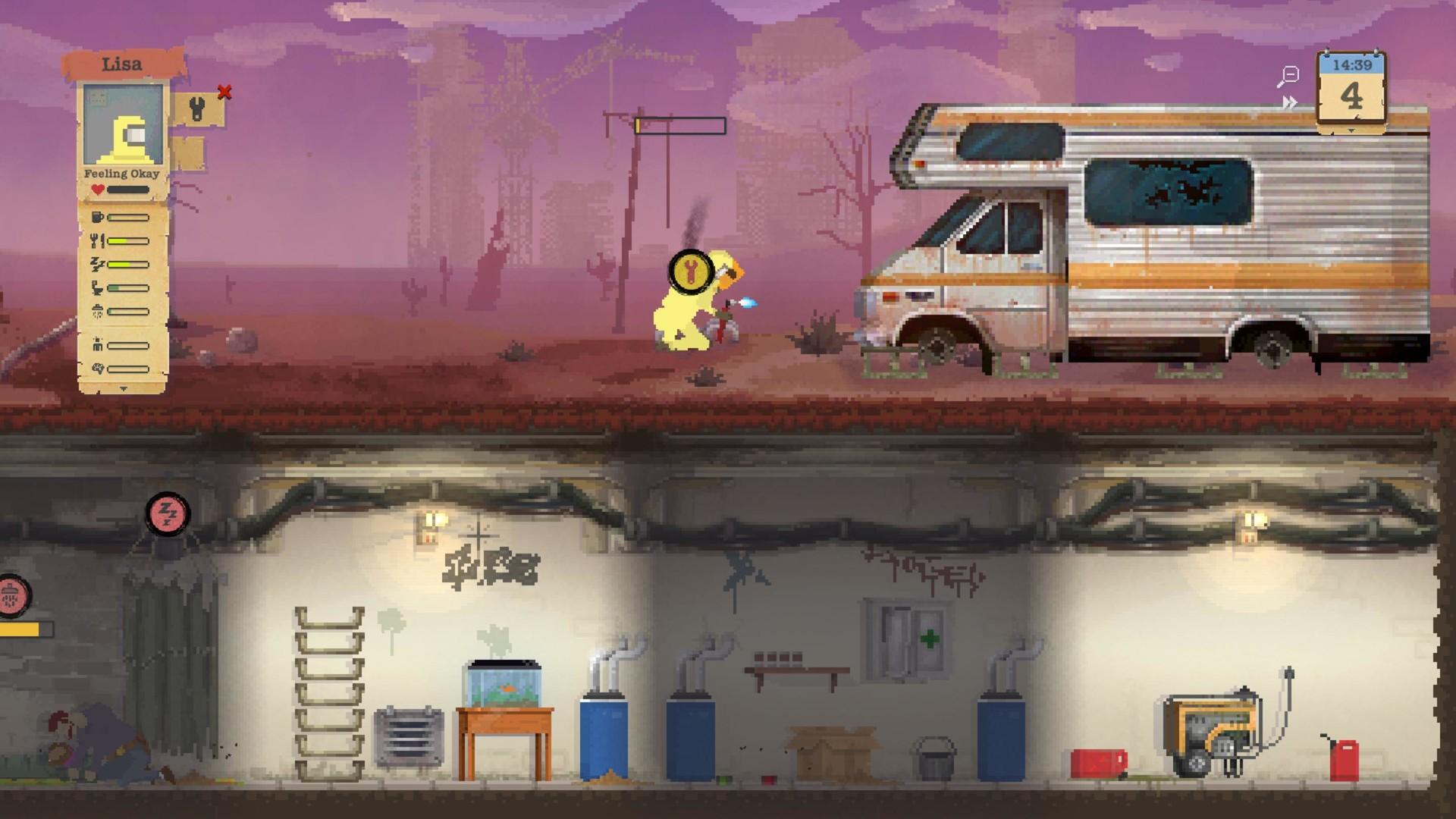Click the sleep Zz stat icon
The height and width of the screenshot is (819, 1456).
[97, 263]
